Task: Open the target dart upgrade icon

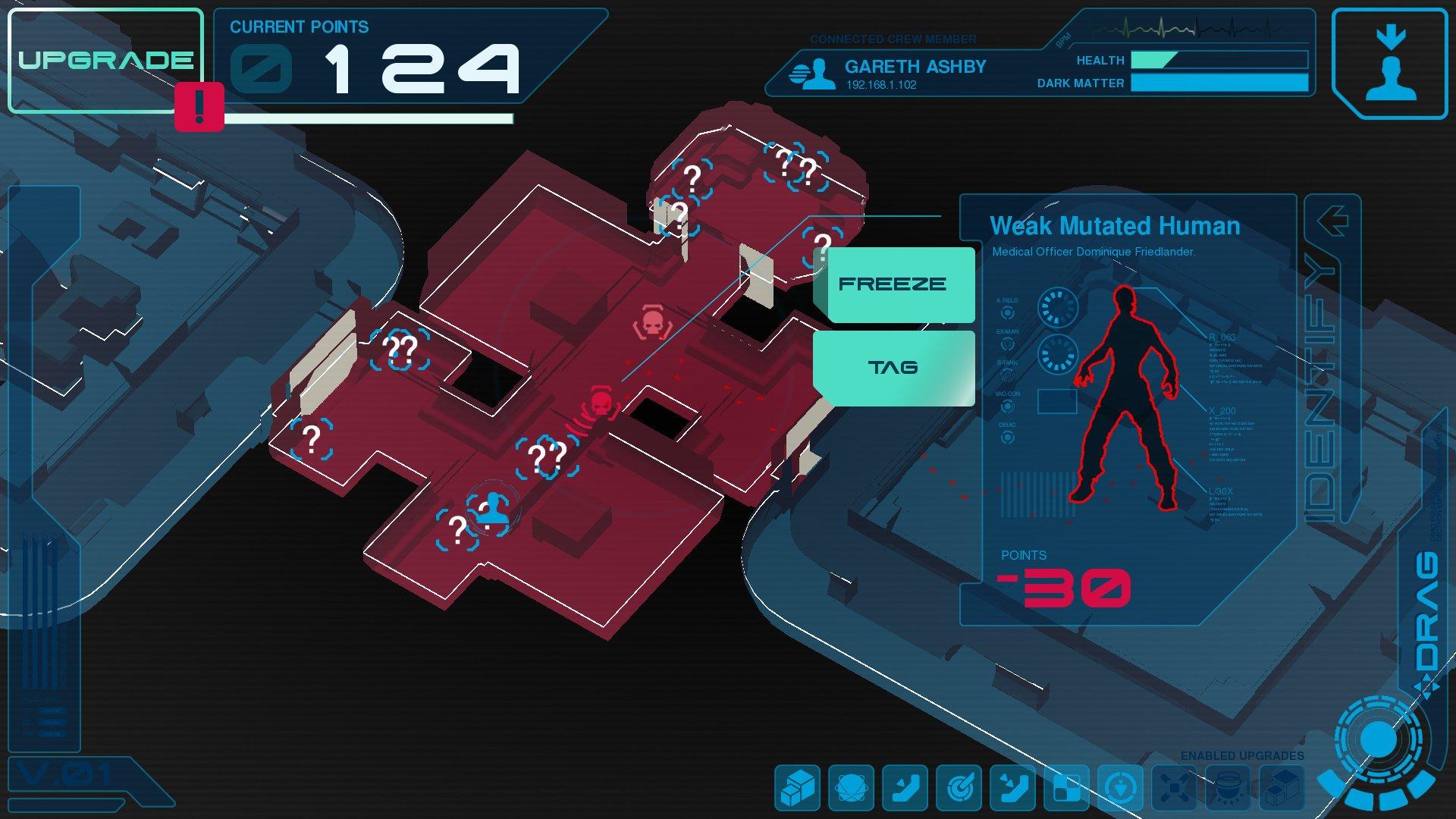Action: click(x=960, y=789)
